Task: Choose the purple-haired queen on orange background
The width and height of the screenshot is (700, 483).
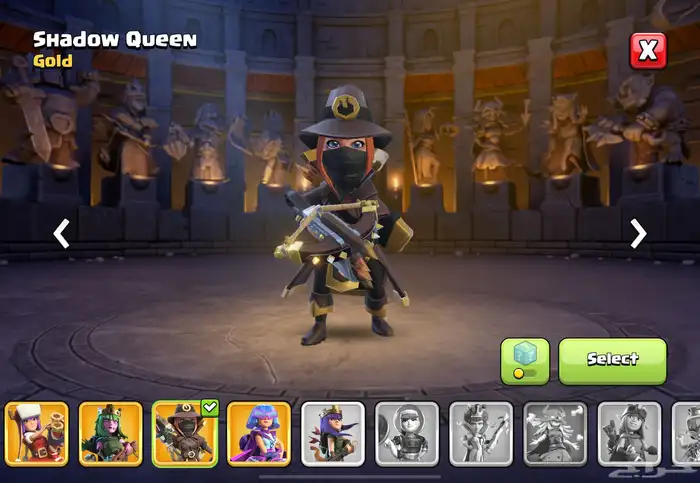Action: [259, 434]
